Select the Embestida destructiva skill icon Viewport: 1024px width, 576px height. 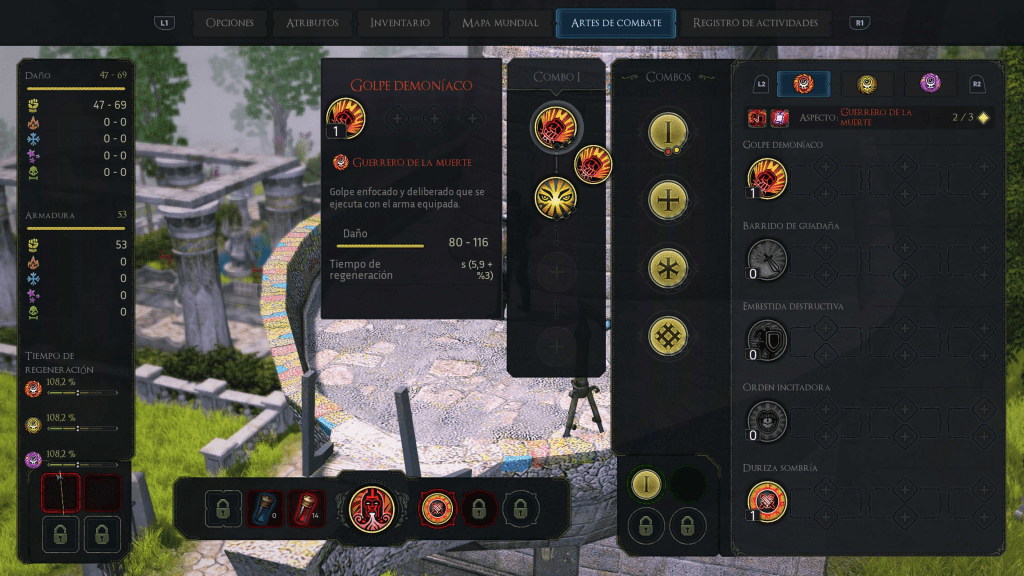pyautogui.click(x=767, y=341)
